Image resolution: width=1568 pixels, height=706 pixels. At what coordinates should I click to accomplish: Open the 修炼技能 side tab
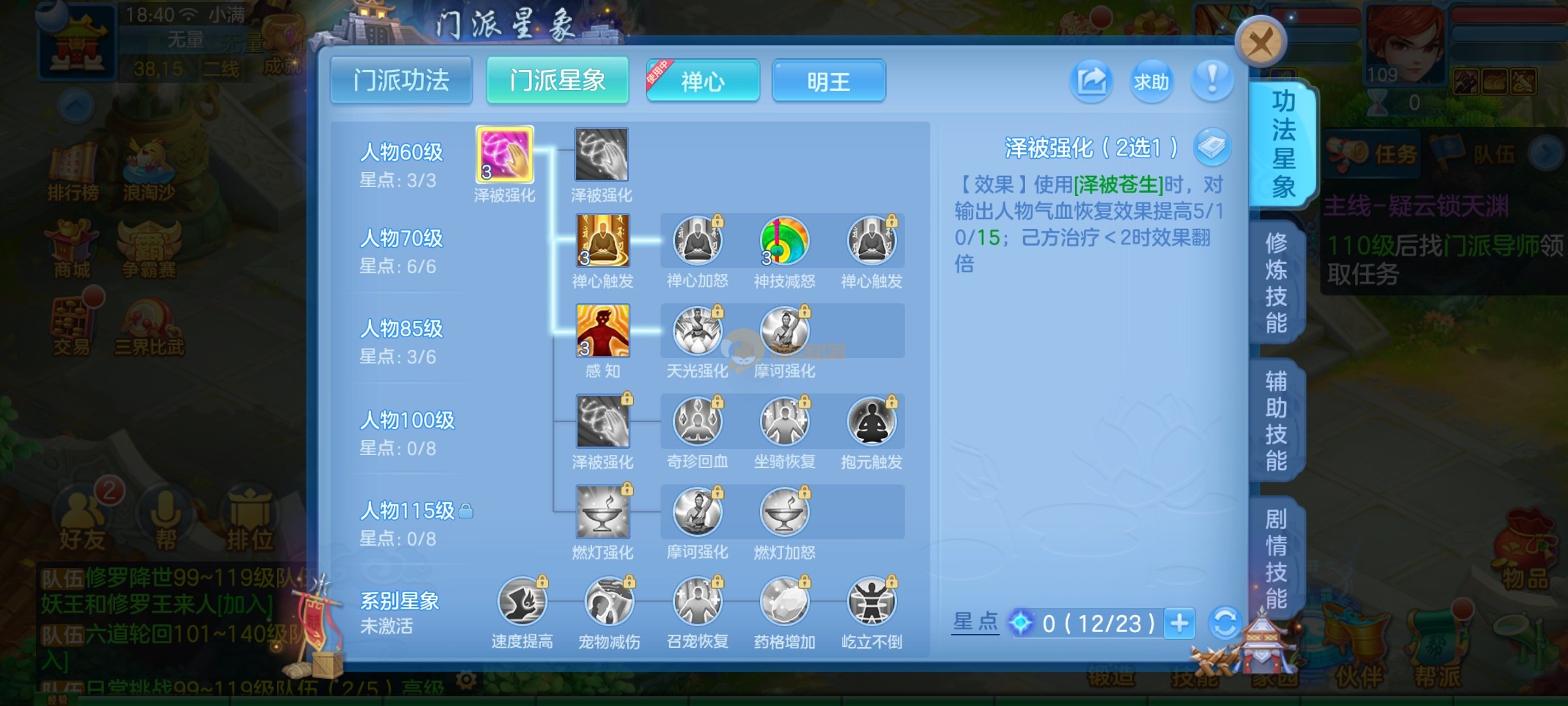(x=1276, y=283)
